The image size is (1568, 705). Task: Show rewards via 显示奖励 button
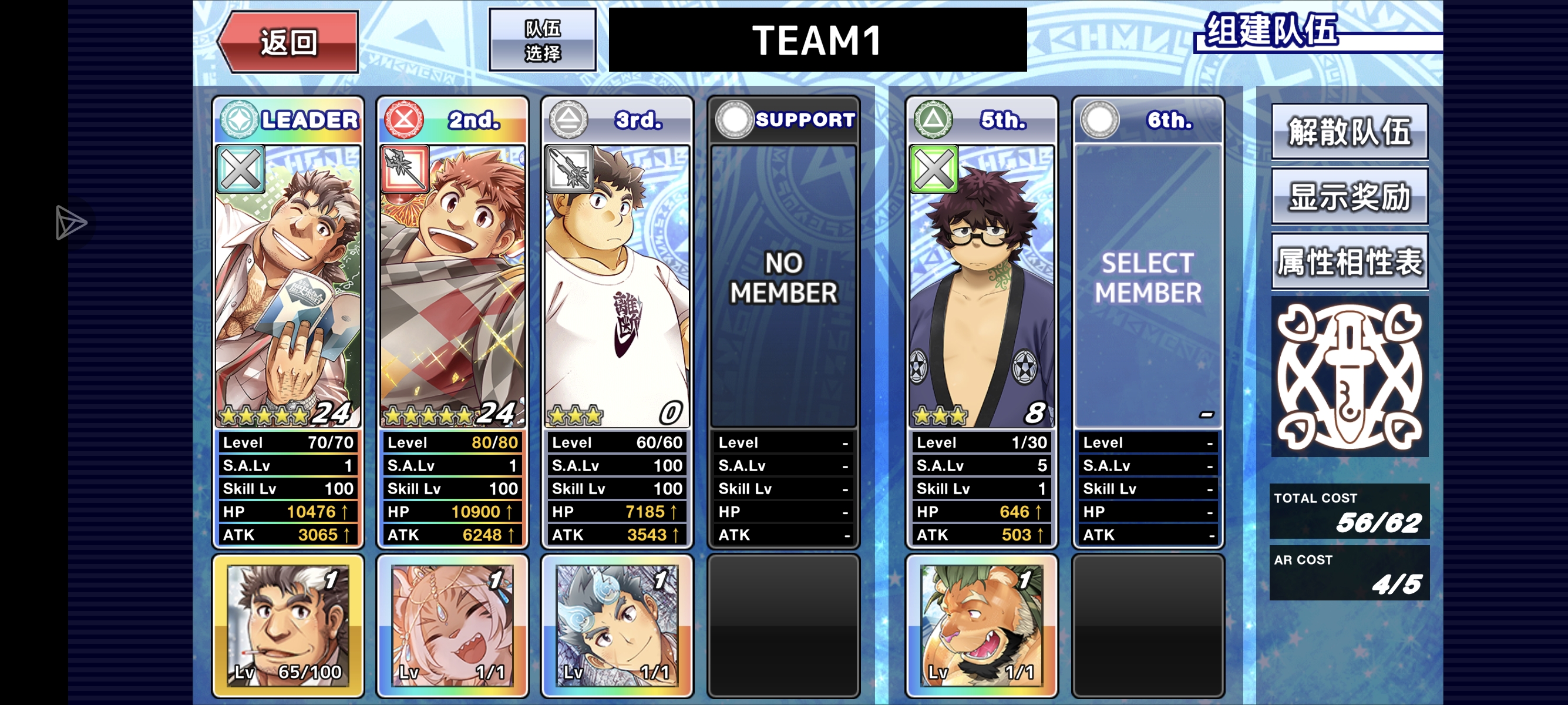click(1349, 197)
